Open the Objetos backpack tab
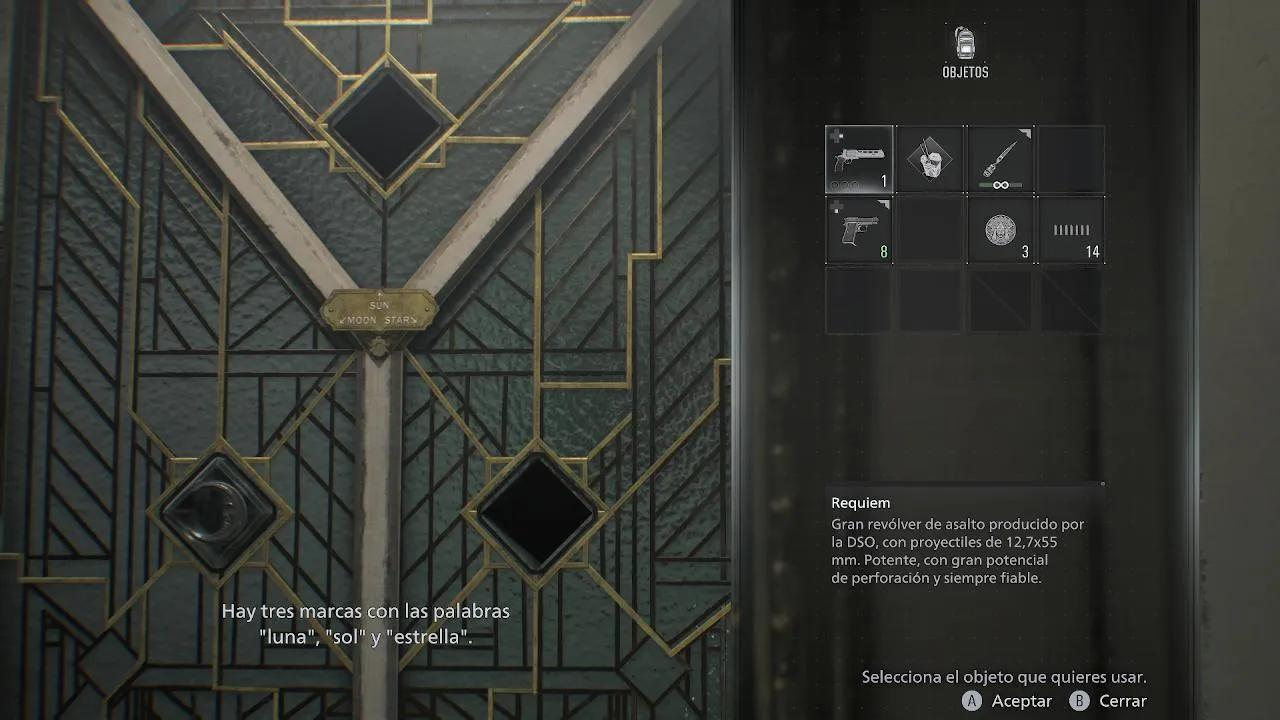The image size is (1280, 720). tap(965, 51)
